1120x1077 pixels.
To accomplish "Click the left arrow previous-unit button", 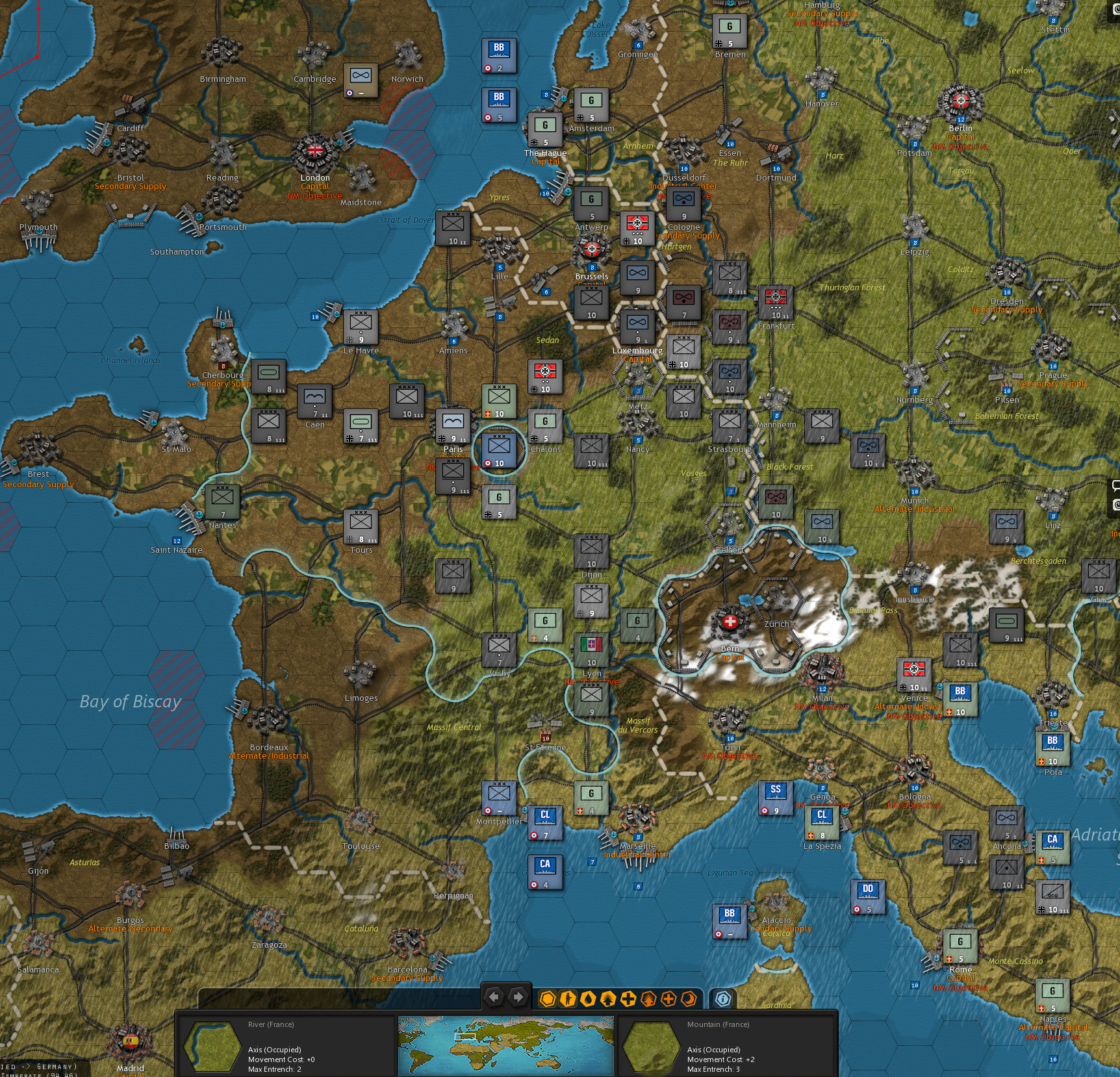I will tap(495, 996).
